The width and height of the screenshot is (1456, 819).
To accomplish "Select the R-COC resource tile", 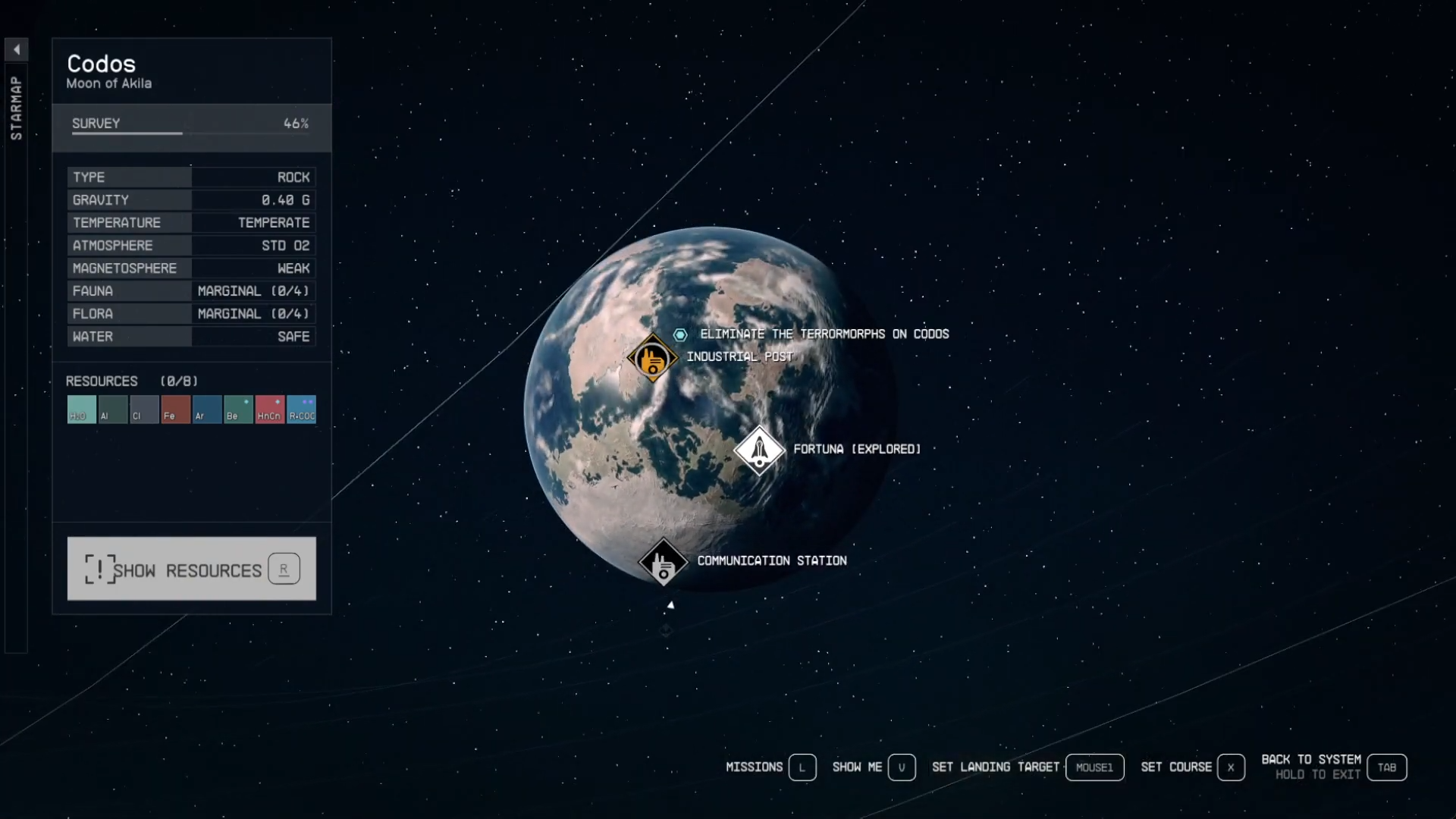I will coord(302,409).
